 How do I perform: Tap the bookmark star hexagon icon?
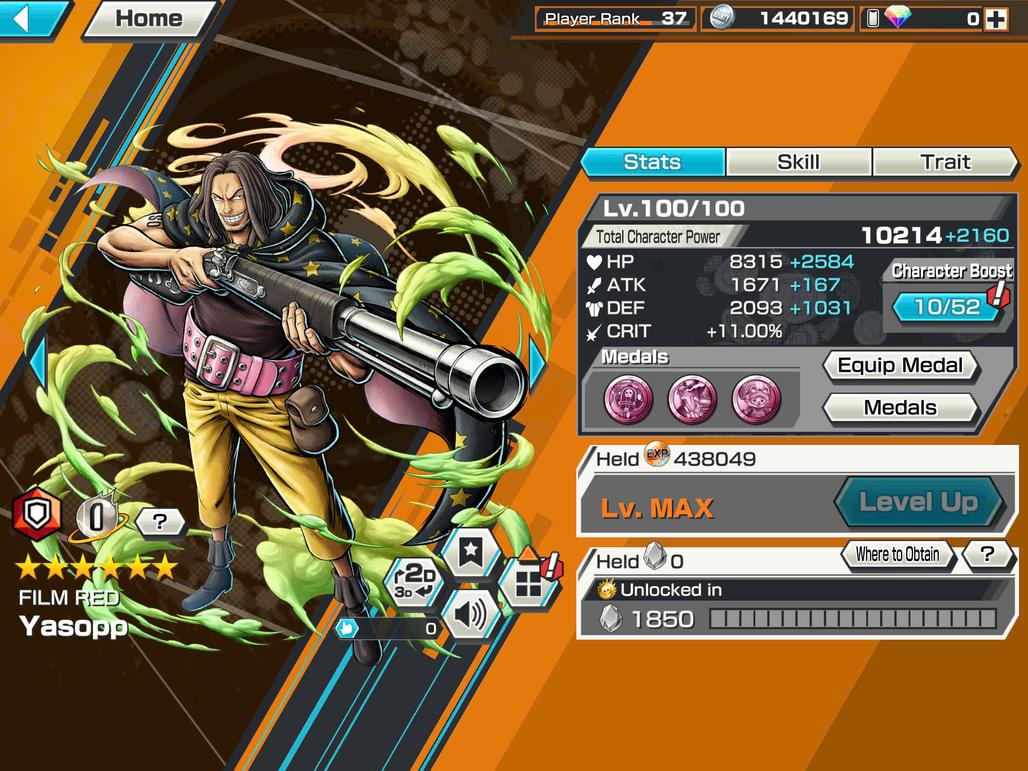click(x=471, y=552)
